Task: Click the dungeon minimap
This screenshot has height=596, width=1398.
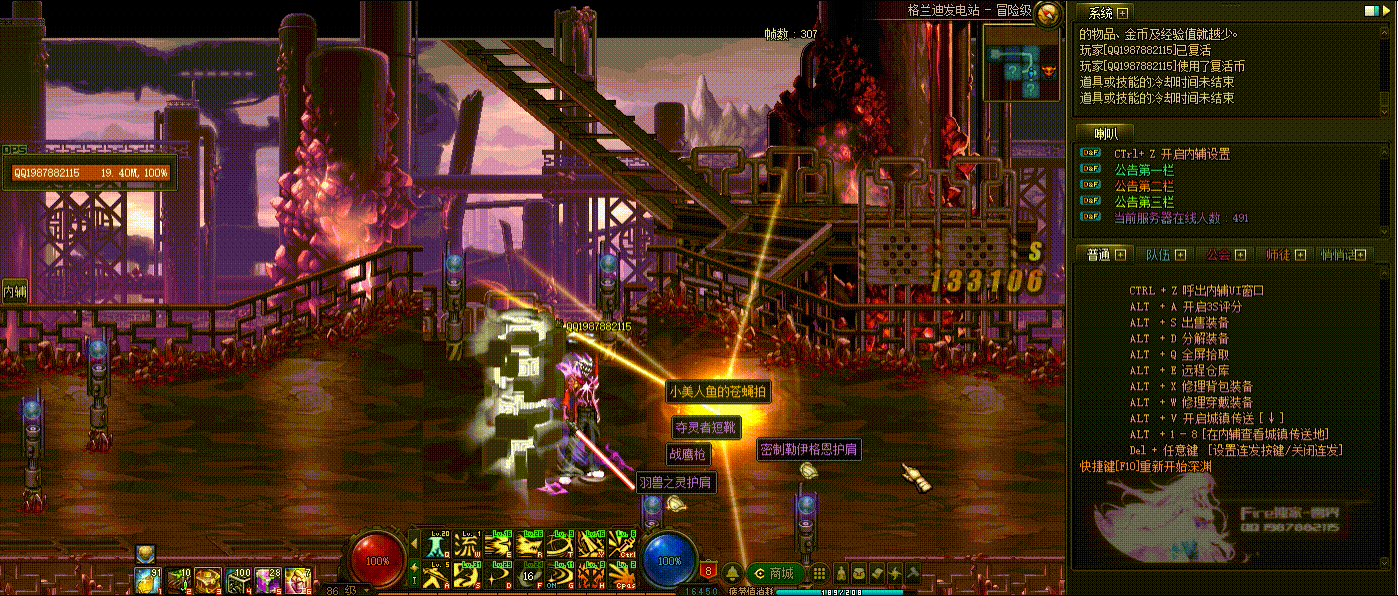Action: click(x=1021, y=62)
